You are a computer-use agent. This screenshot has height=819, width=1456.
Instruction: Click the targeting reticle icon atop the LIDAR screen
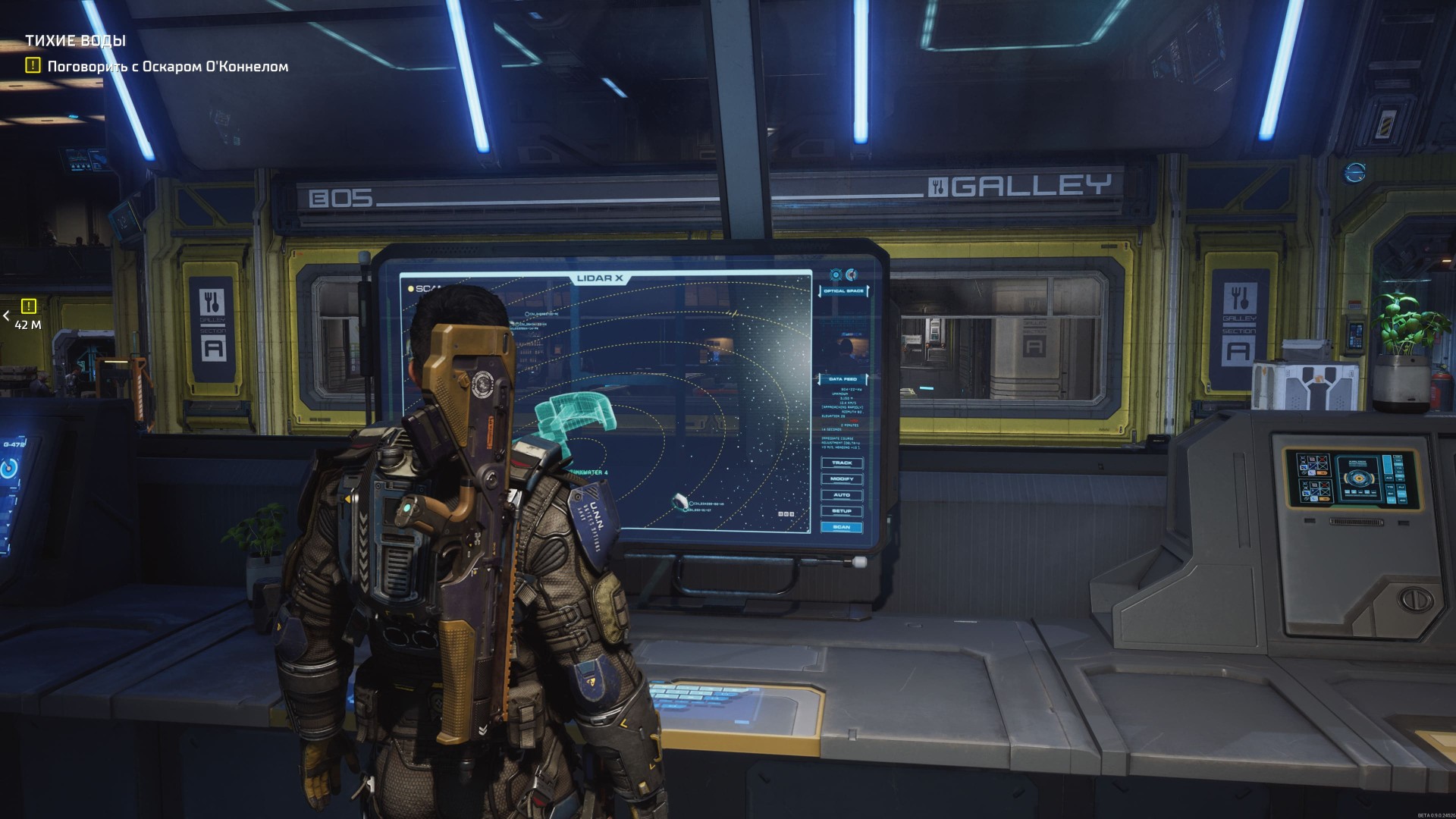836,275
